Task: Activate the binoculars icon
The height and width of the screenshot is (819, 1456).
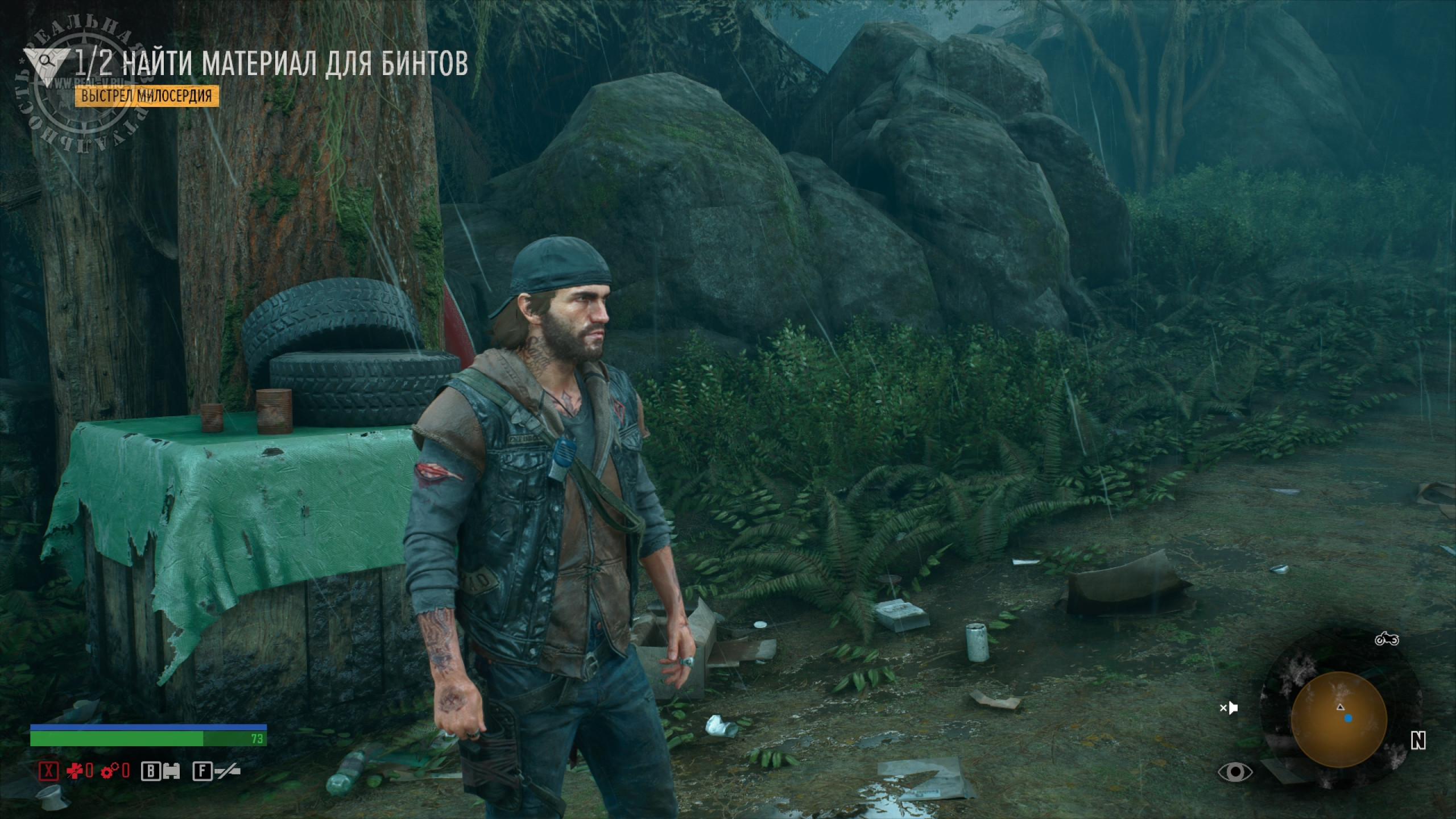Action: click(x=171, y=771)
